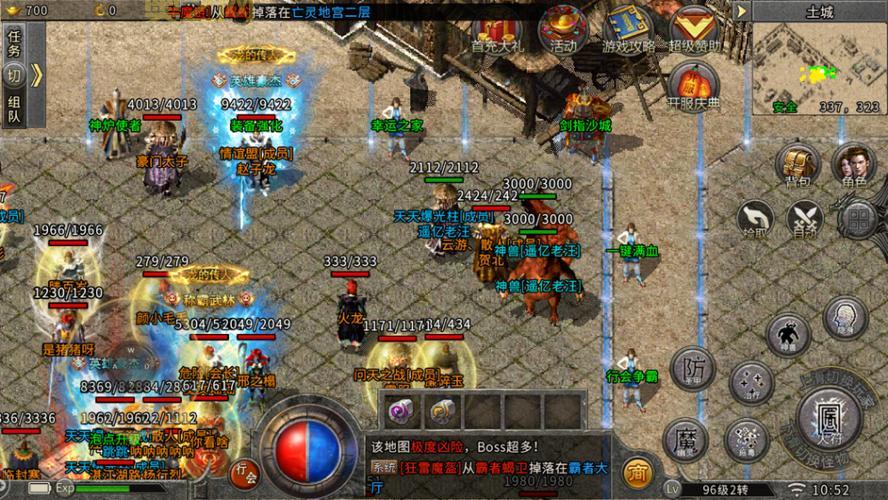The width and height of the screenshot is (888, 500).
Task: Tap the 拾取 pickup button
Action: pyautogui.click(x=756, y=219)
